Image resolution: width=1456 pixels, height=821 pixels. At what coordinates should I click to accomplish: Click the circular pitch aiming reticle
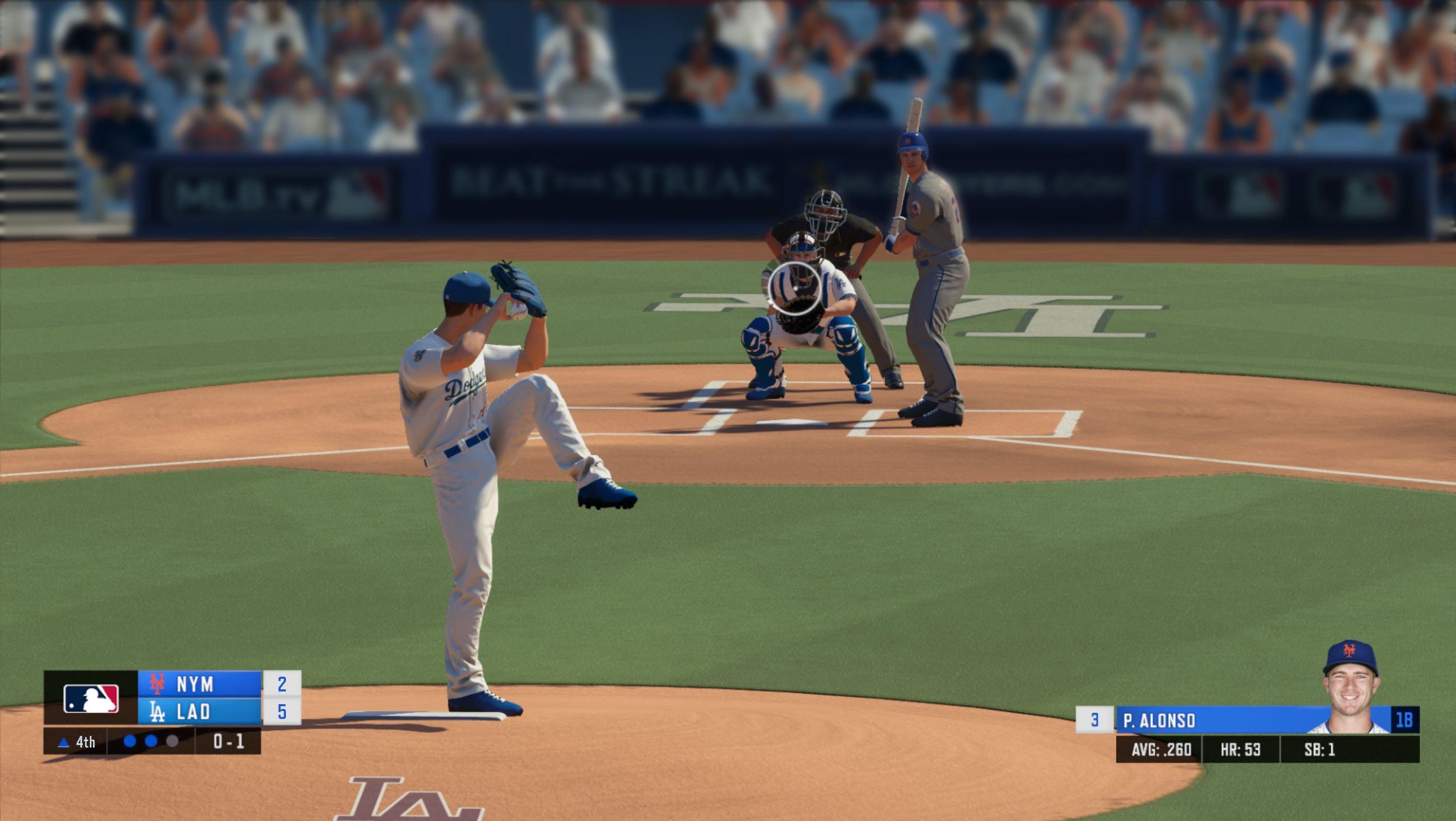point(794,287)
